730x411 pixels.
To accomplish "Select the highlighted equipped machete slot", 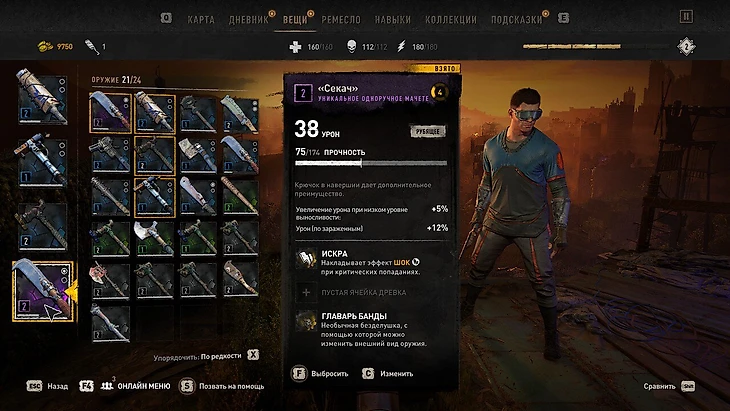I will [x=42, y=289].
